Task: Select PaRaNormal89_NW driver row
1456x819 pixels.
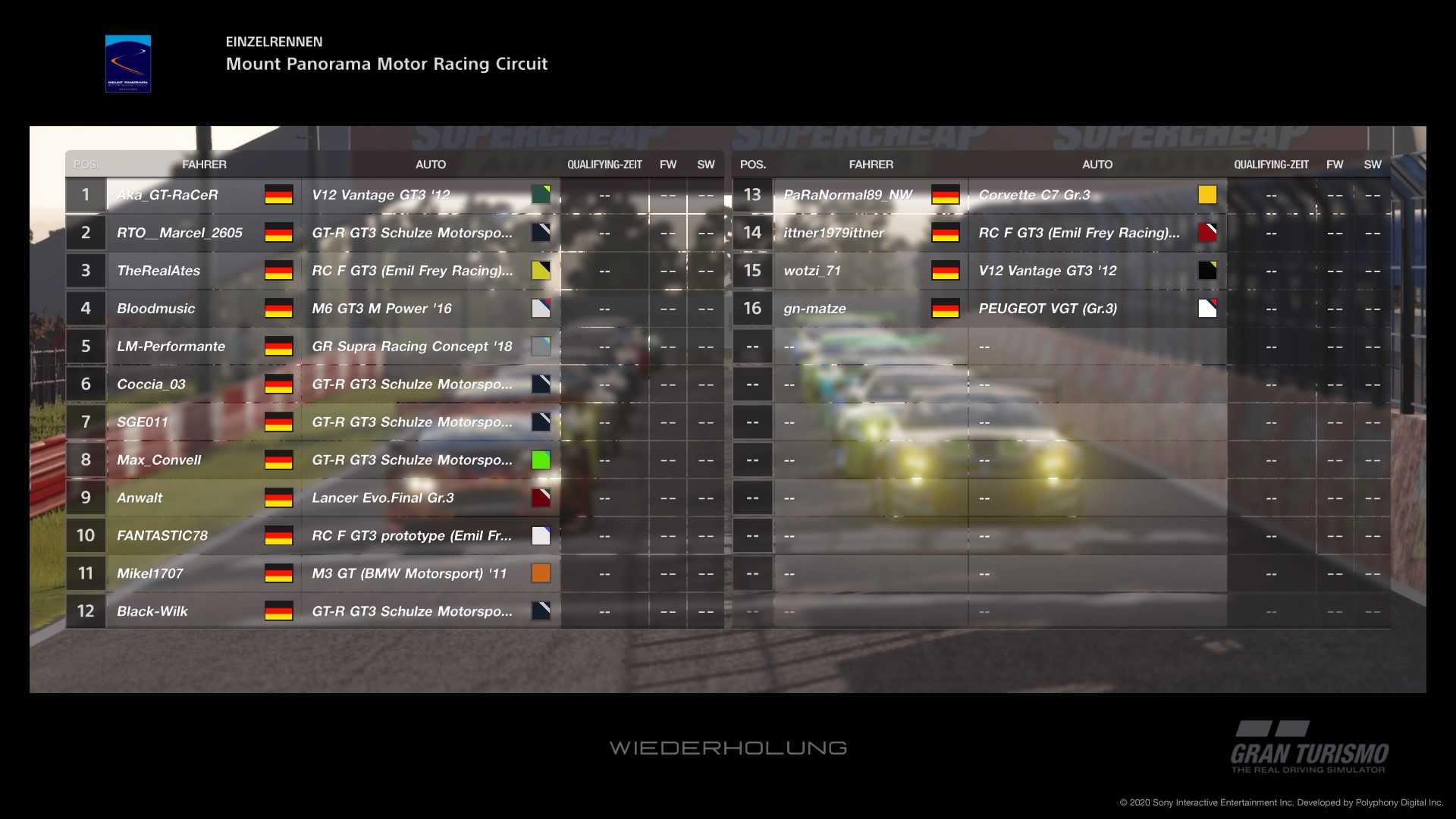Action: point(848,195)
